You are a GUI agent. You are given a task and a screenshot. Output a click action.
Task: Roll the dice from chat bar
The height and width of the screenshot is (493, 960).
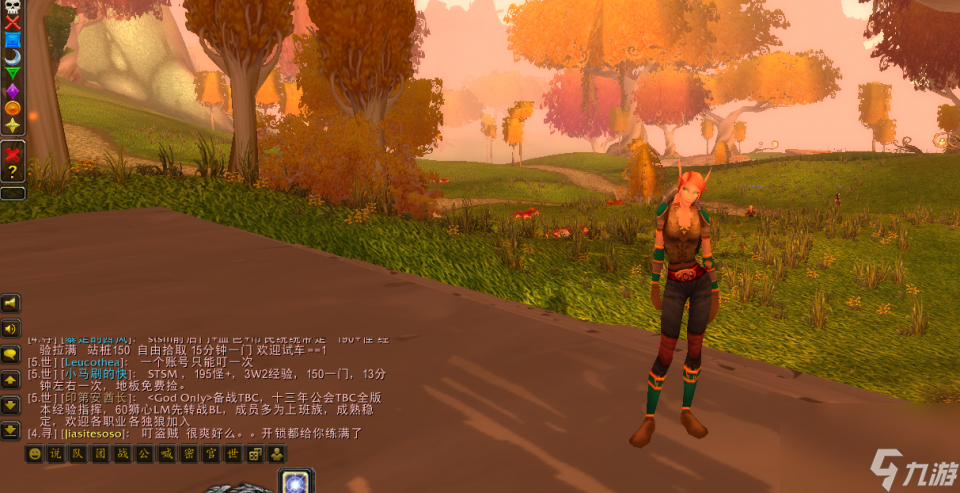[255, 454]
